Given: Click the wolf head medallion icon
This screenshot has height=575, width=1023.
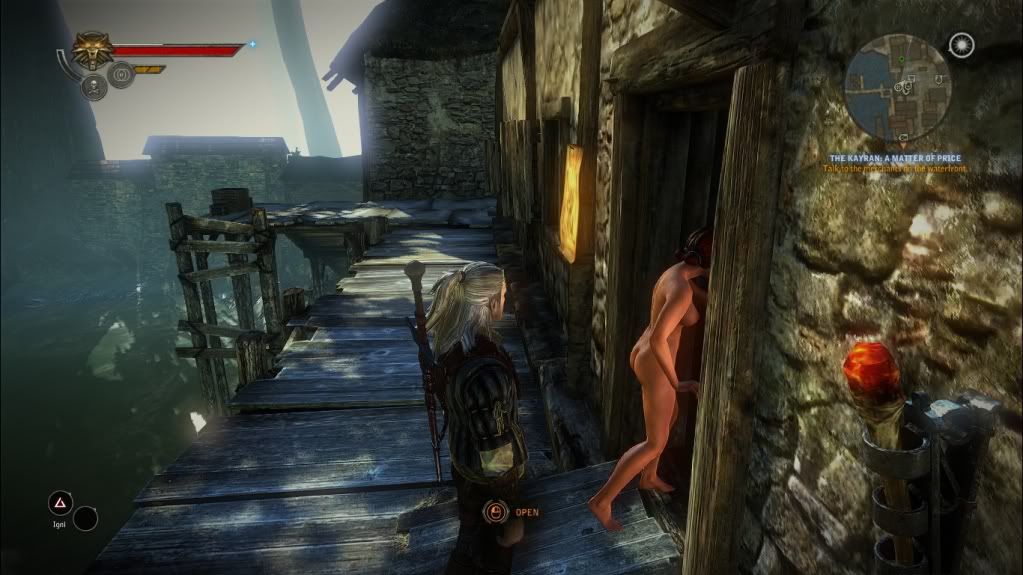Looking at the screenshot, I should [92, 51].
